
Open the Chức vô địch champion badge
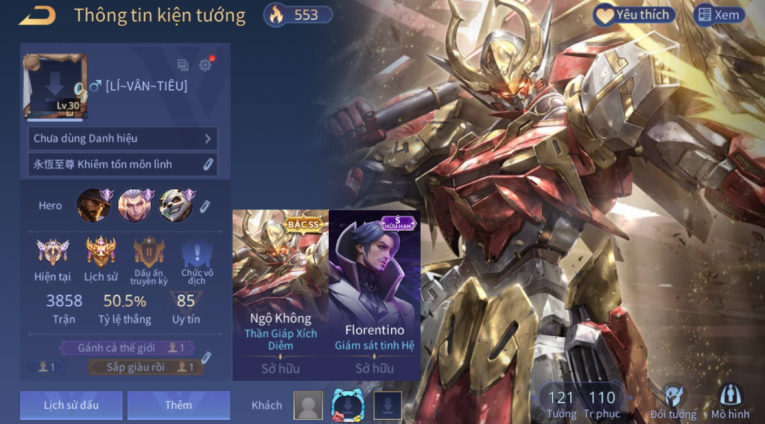[197, 256]
